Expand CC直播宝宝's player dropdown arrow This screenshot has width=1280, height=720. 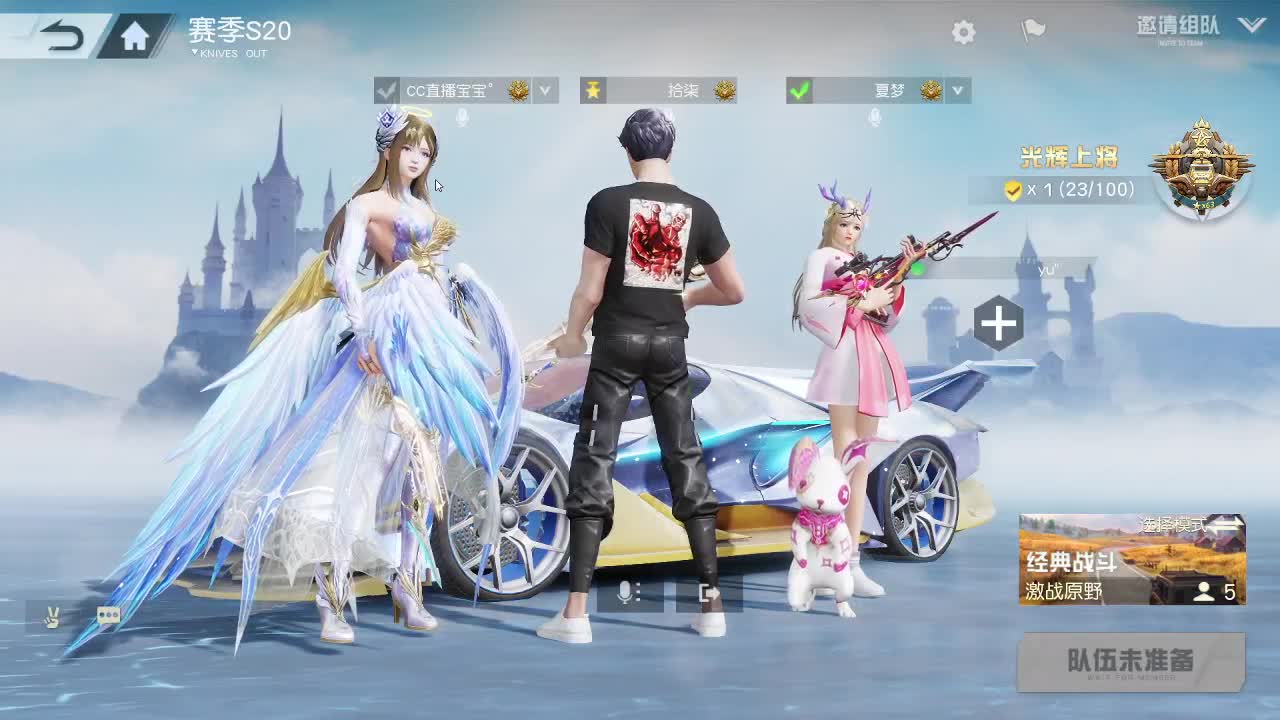tap(545, 91)
